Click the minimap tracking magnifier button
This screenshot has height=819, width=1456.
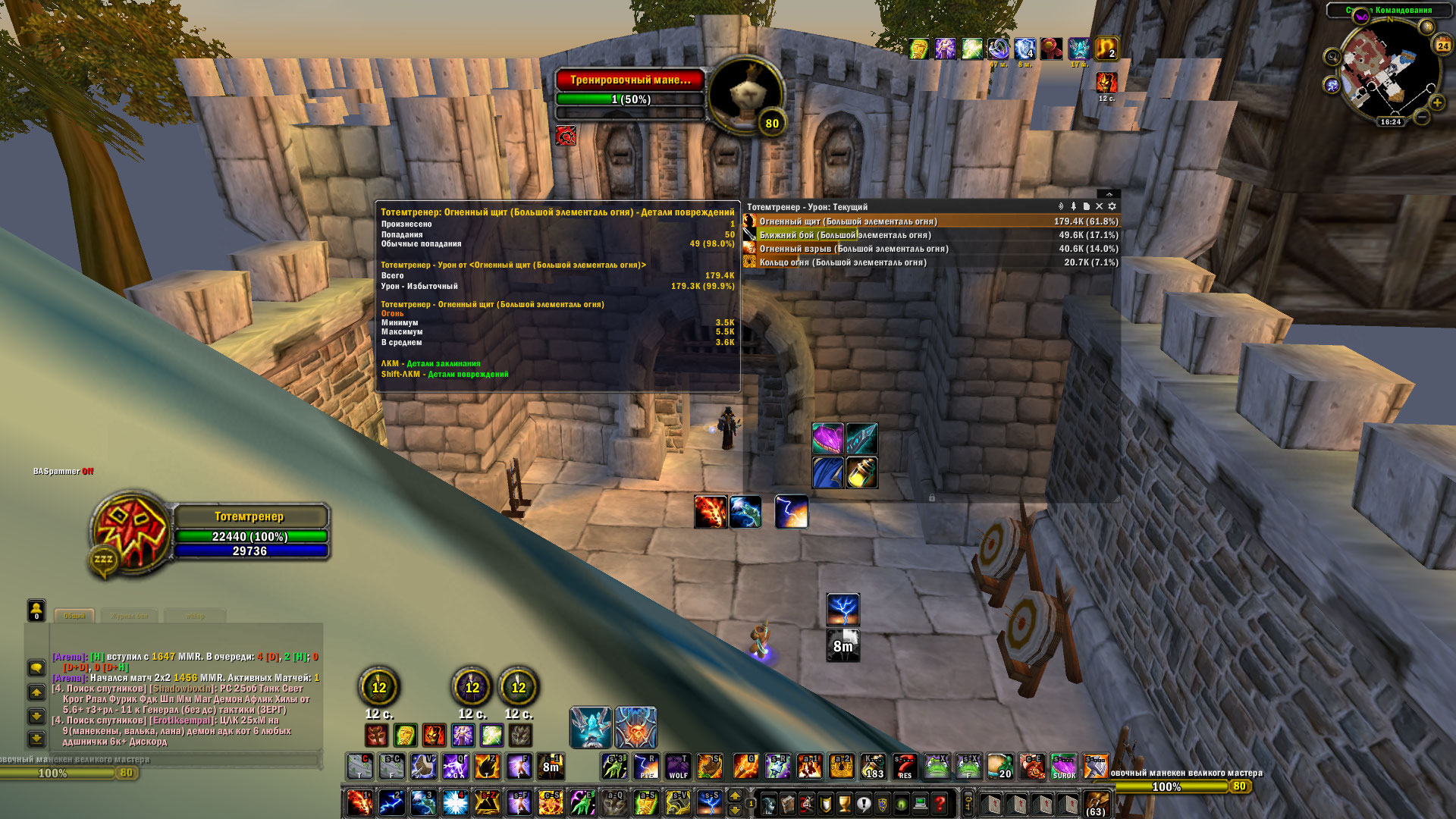[x=1332, y=57]
